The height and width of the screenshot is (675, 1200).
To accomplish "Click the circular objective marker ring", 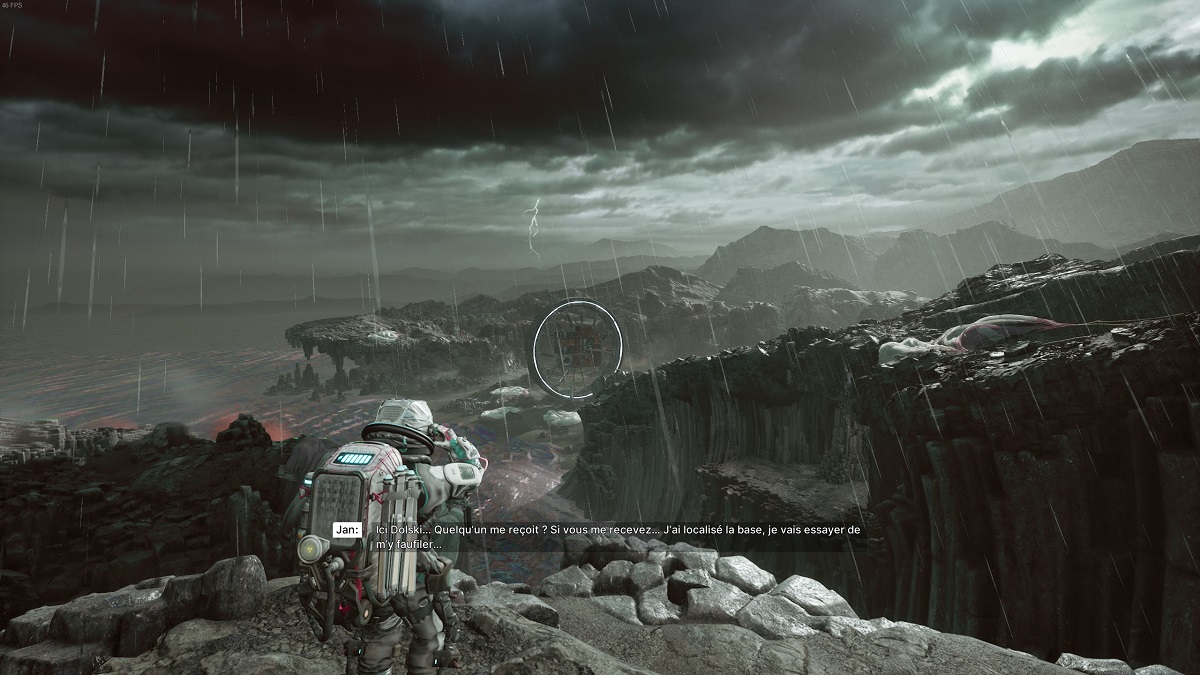I will (x=577, y=349).
